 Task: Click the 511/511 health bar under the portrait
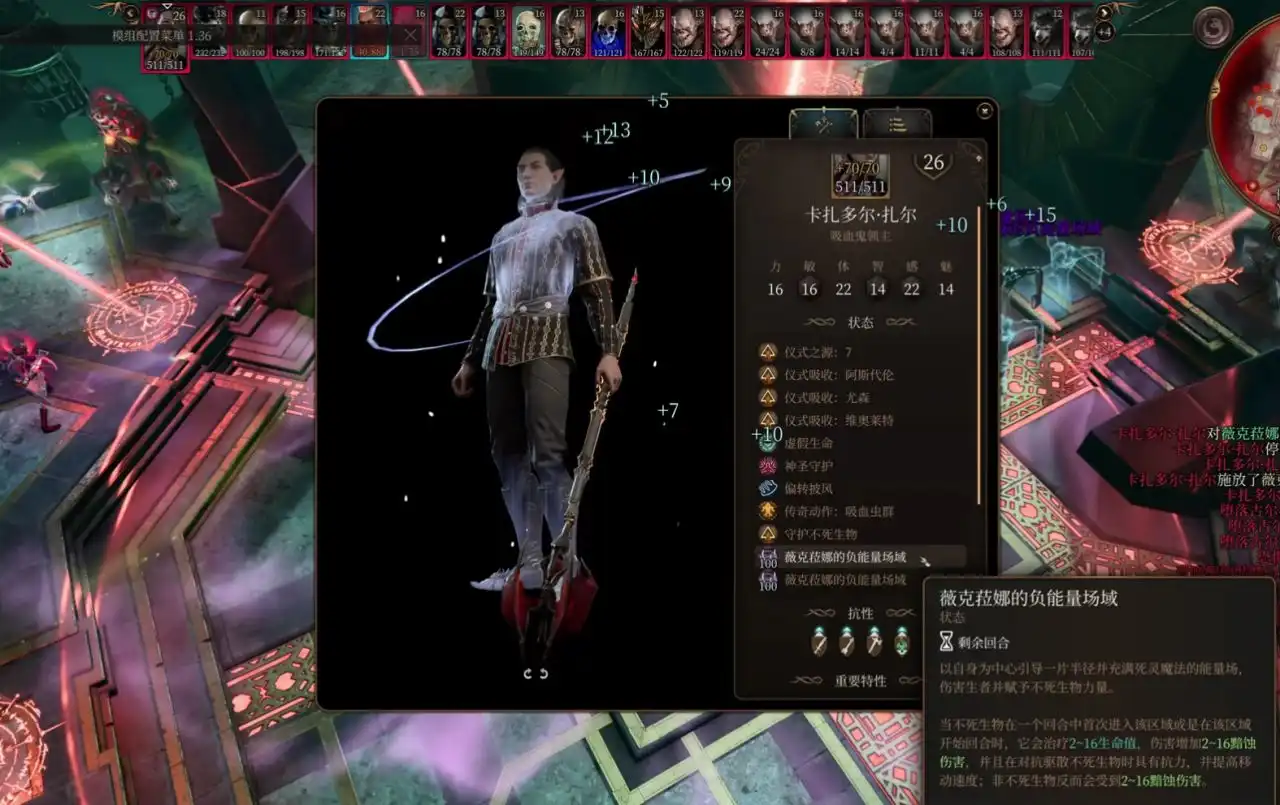point(862,185)
